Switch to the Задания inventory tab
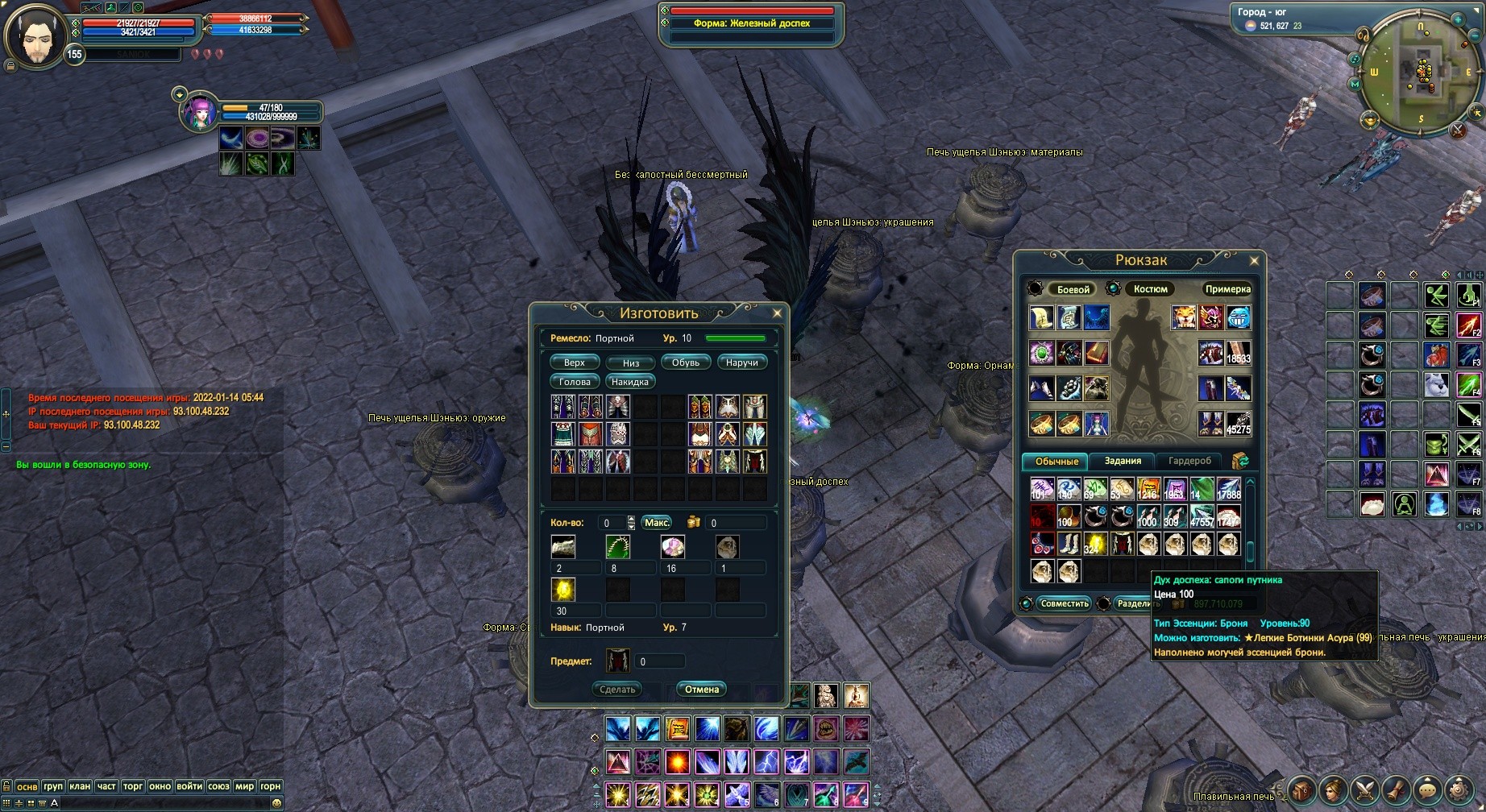This screenshot has width=1486, height=812. click(x=1123, y=461)
